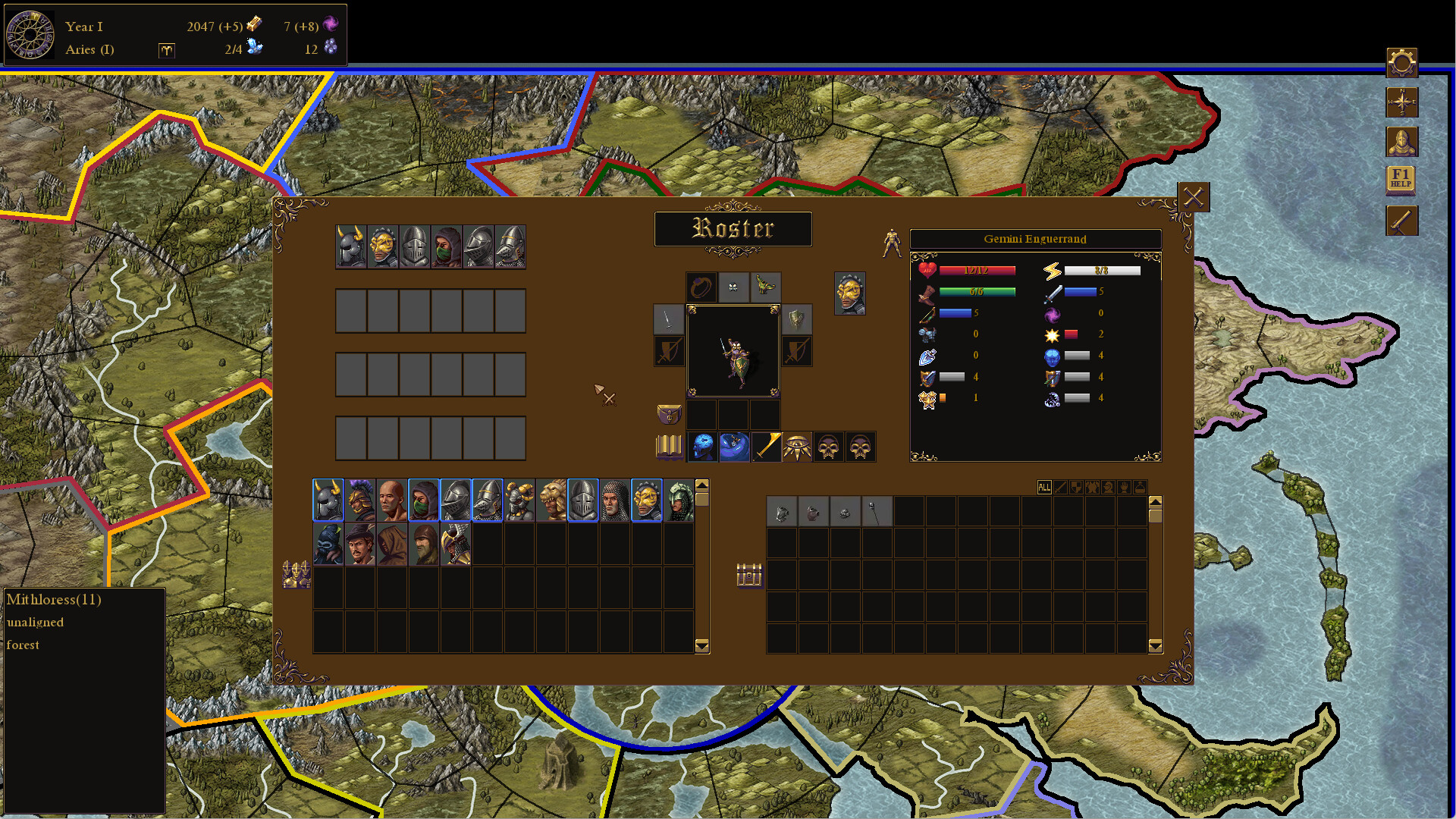
Task: Select the equipped green shield slot
Action: point(796,319)
